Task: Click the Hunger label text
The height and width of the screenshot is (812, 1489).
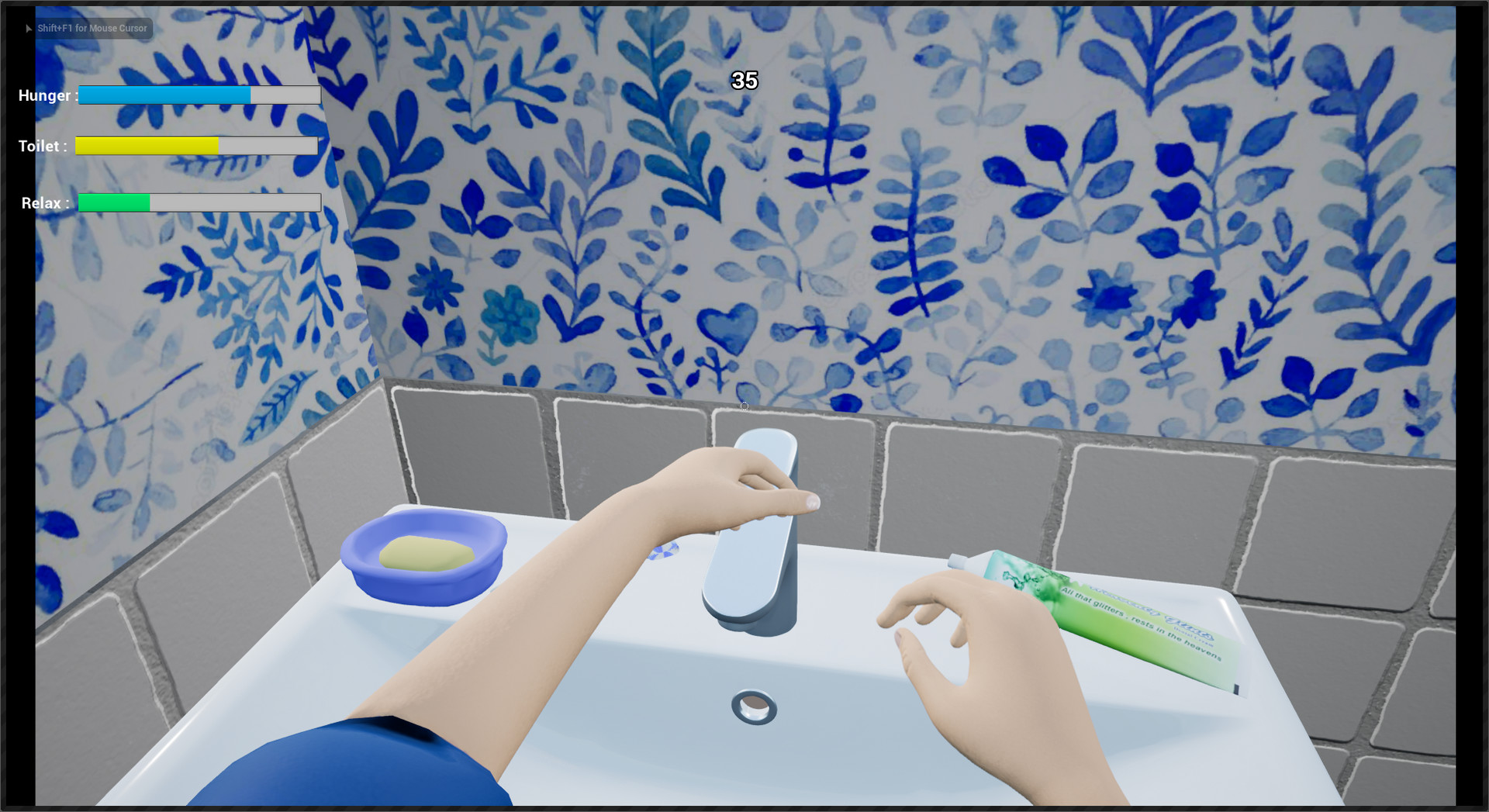Action: click(47, 95)
